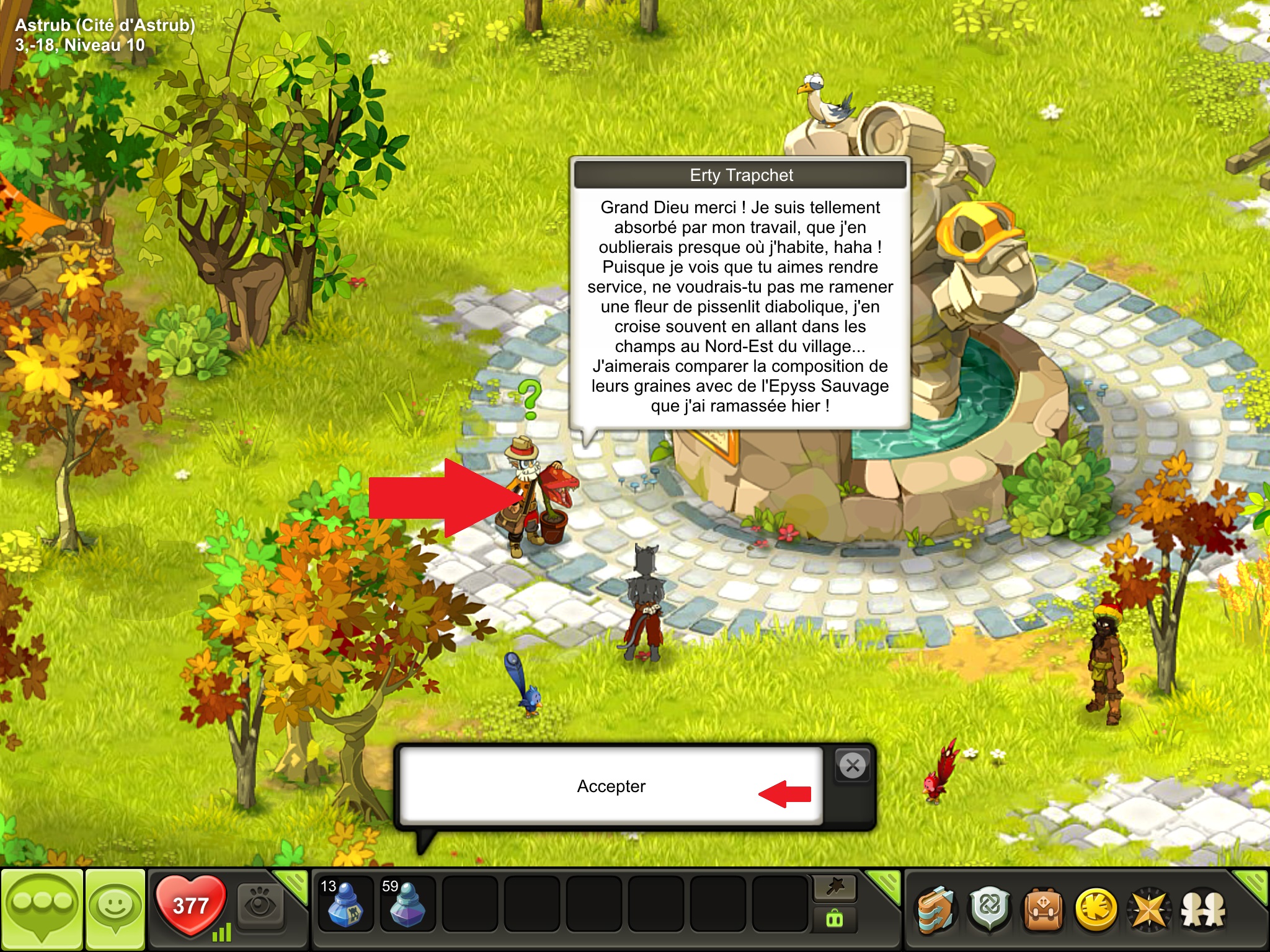Viewport: 1270px width, 952px height.
Task: Switch shortcut bar to spells wand tab
Action: [x=835, y=888]
